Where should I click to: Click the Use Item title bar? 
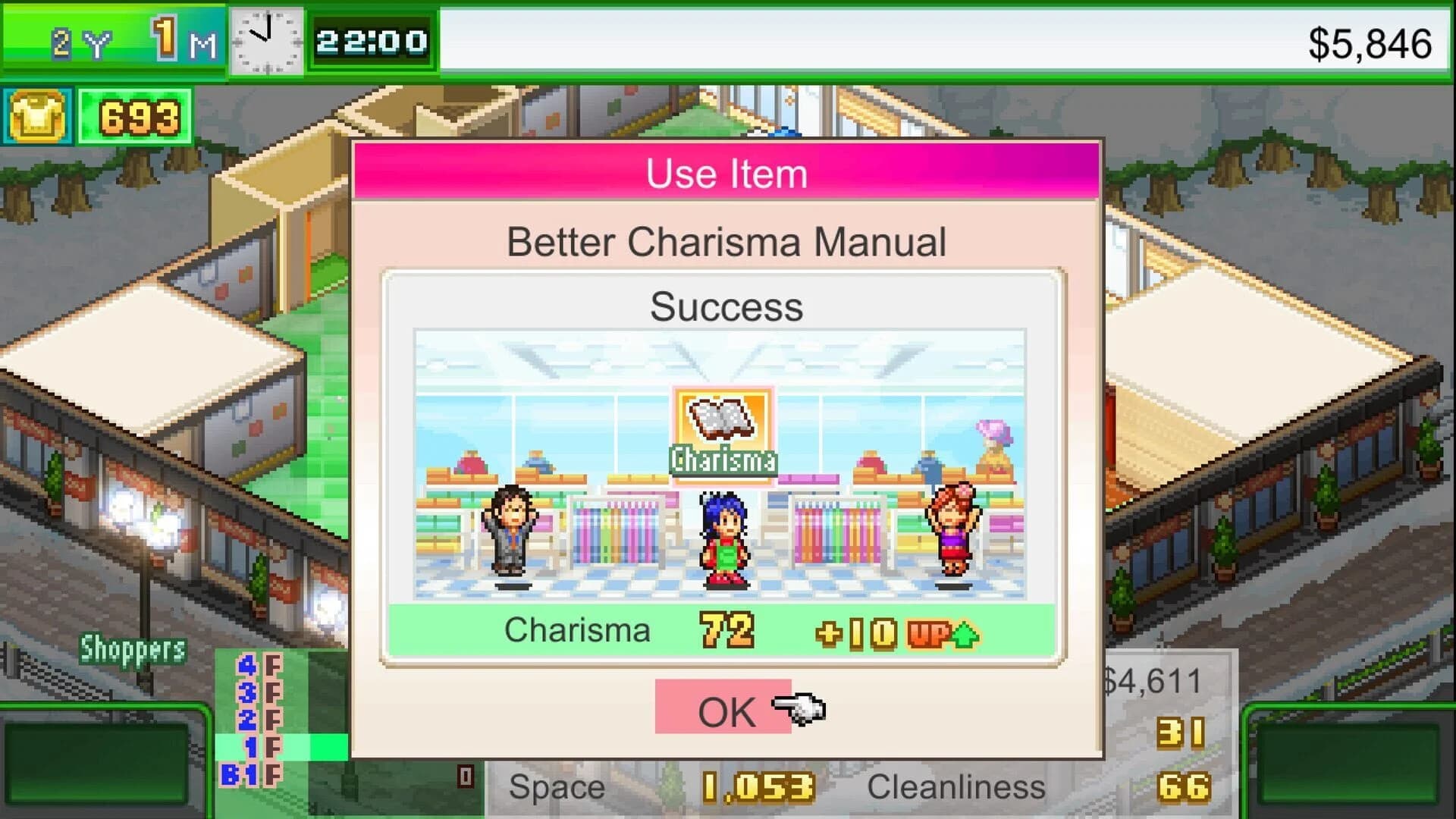[x=725, y=173]
